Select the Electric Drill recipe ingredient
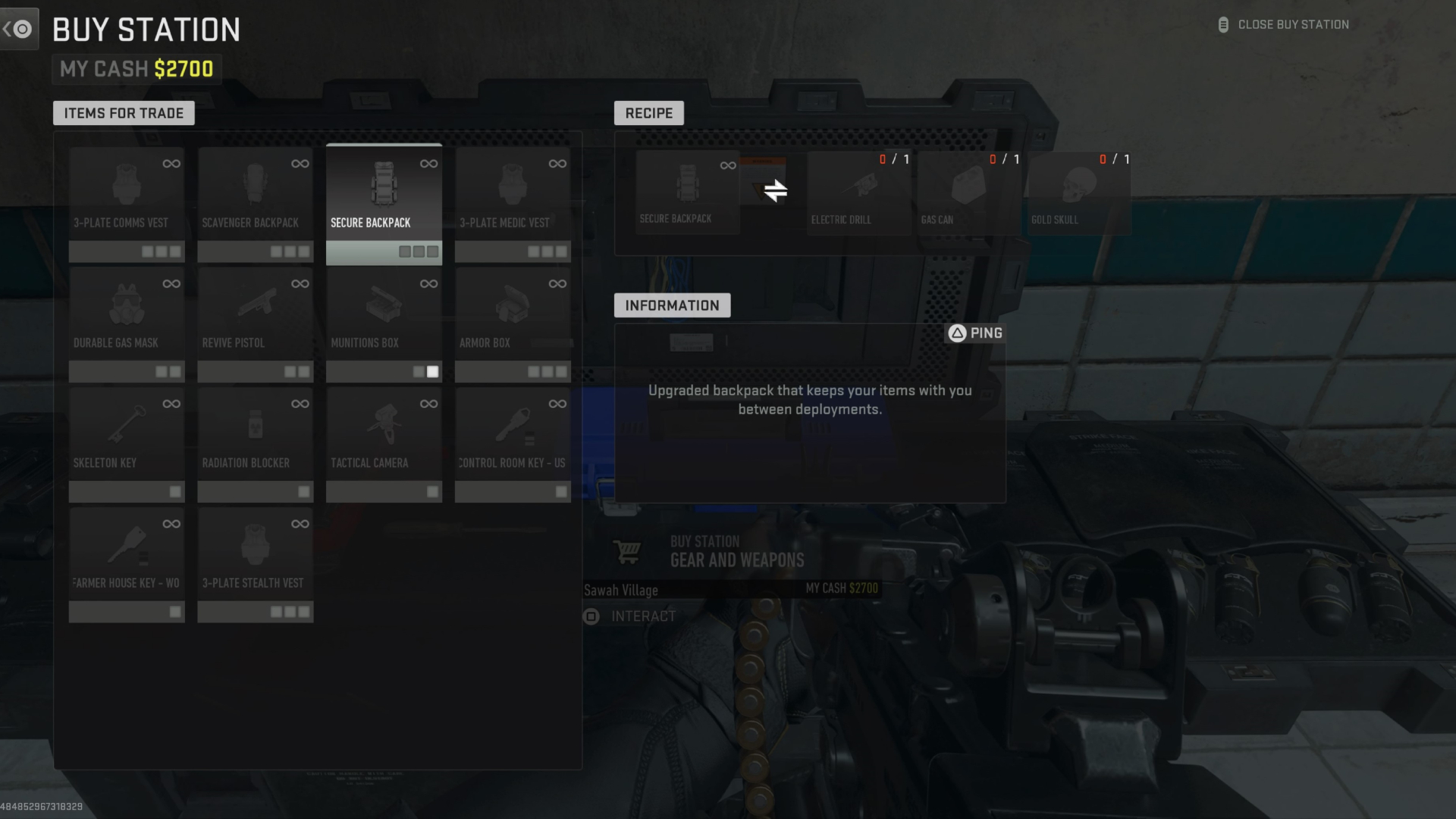 (858, 186)
